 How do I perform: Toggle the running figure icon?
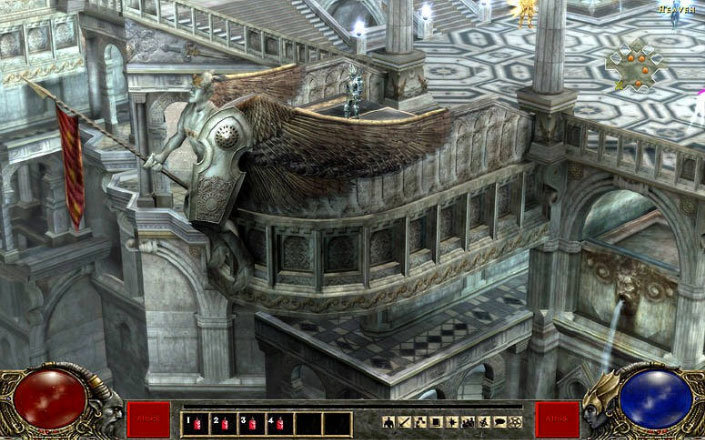tap(483, 423)
